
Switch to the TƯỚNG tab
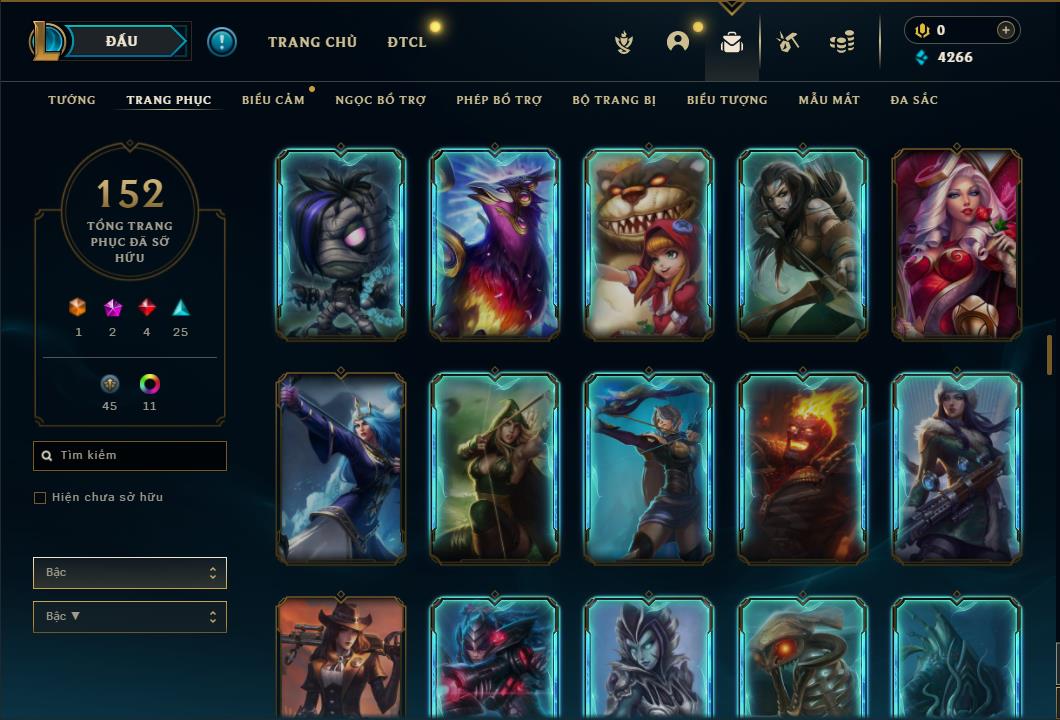[x=72, y=100]
